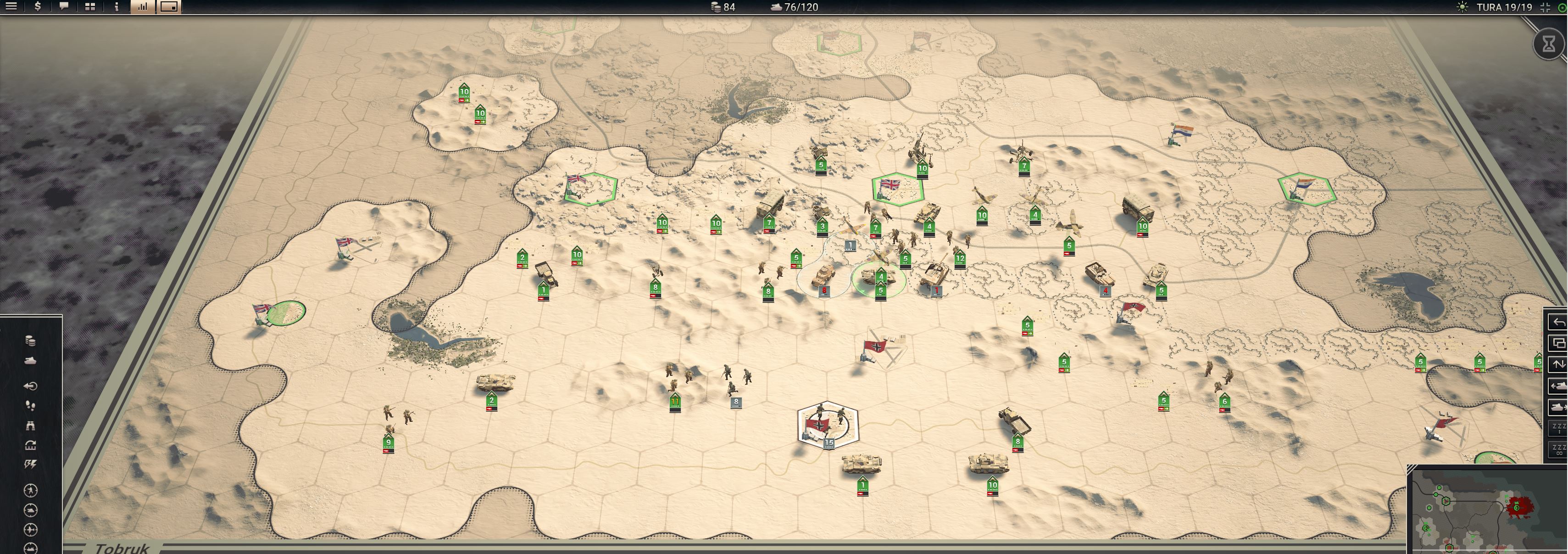1568x554 pixels.
Task: Click the binoculars icon
Action: click(30, 425)
